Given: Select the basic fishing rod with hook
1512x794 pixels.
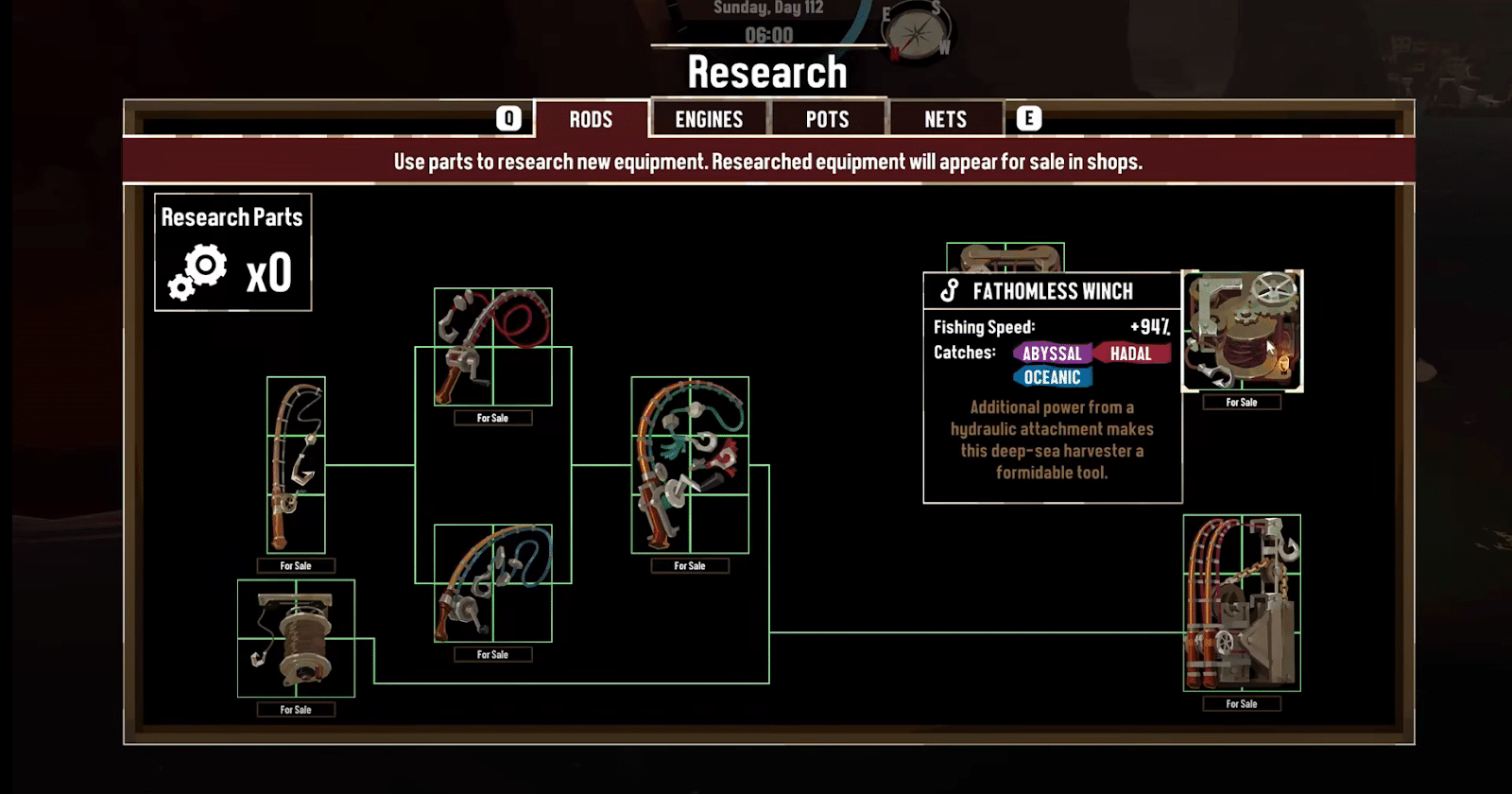Looking at the screenshot, I should click(x=296, y=465).
